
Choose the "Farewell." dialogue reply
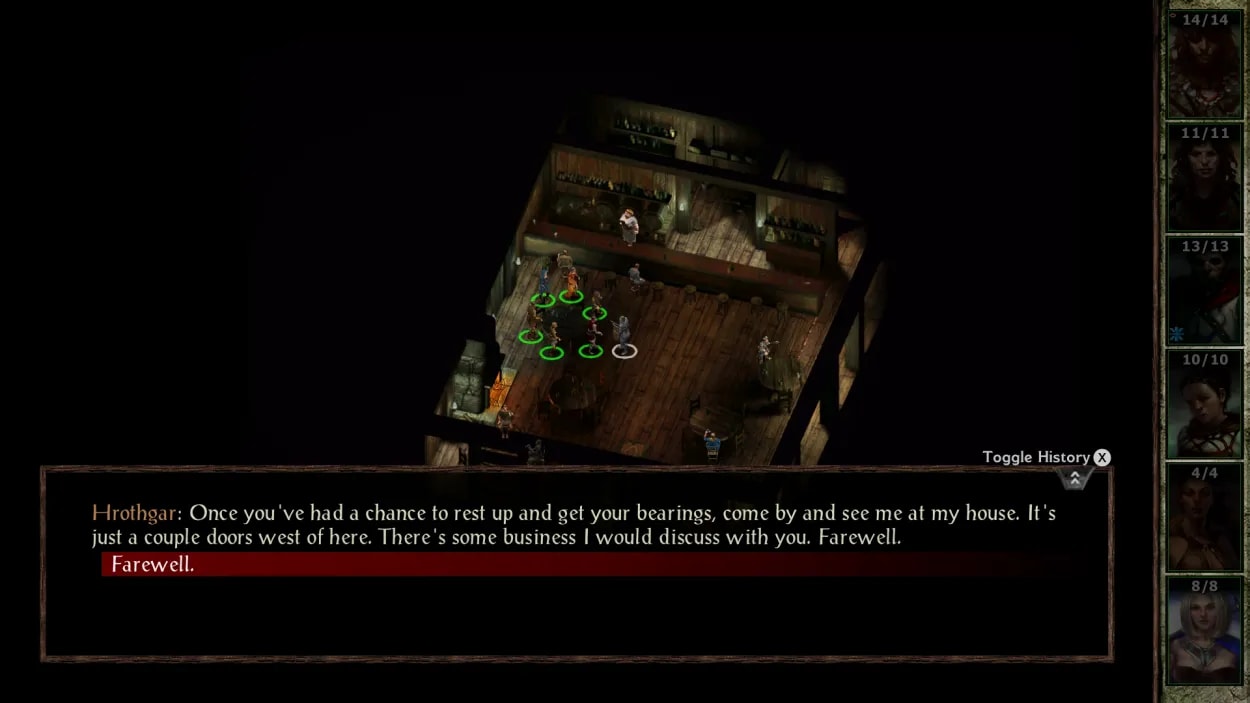tap(153, 565)
